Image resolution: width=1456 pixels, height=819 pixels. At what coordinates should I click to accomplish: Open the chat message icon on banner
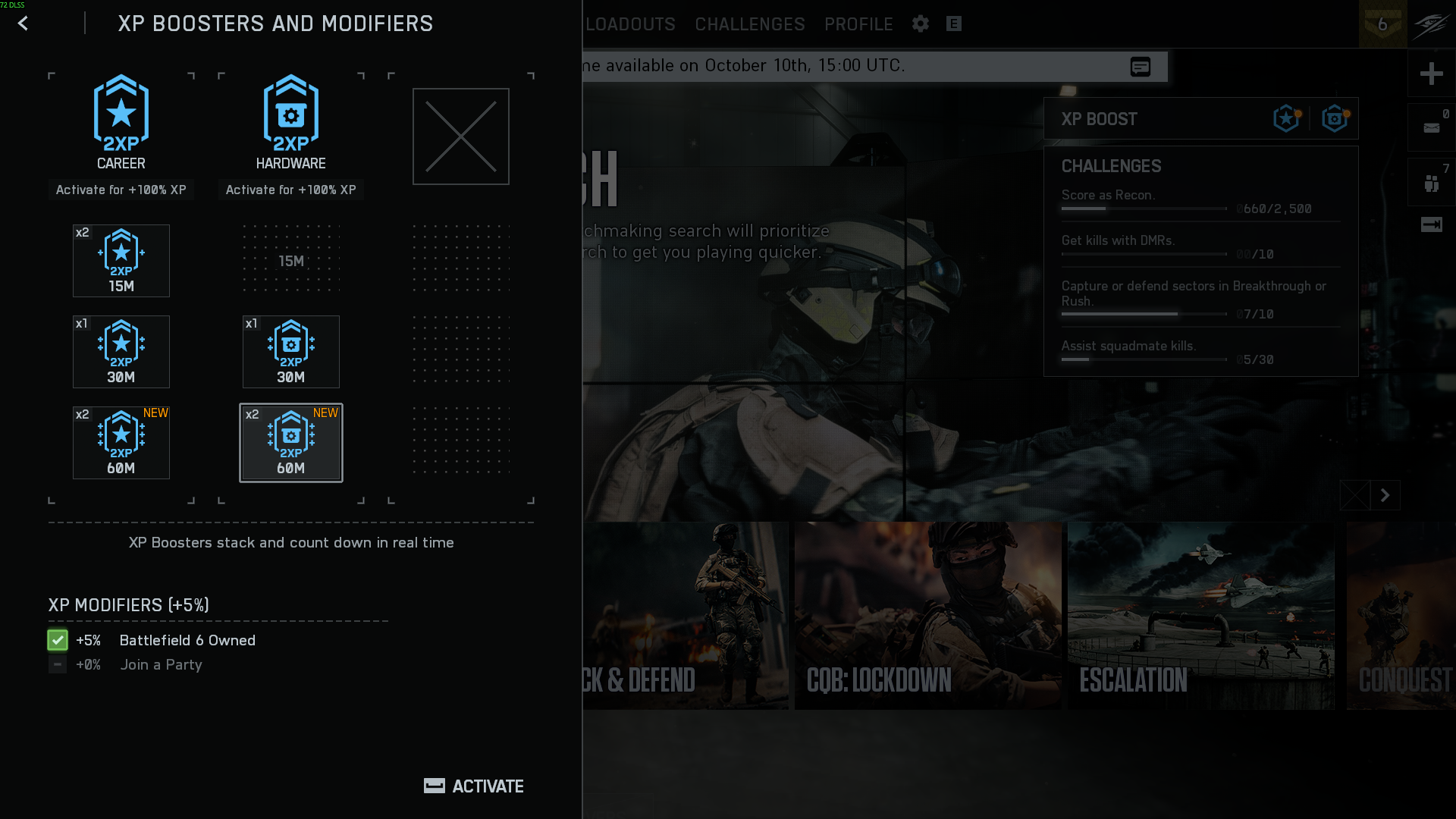point(1140,67)
